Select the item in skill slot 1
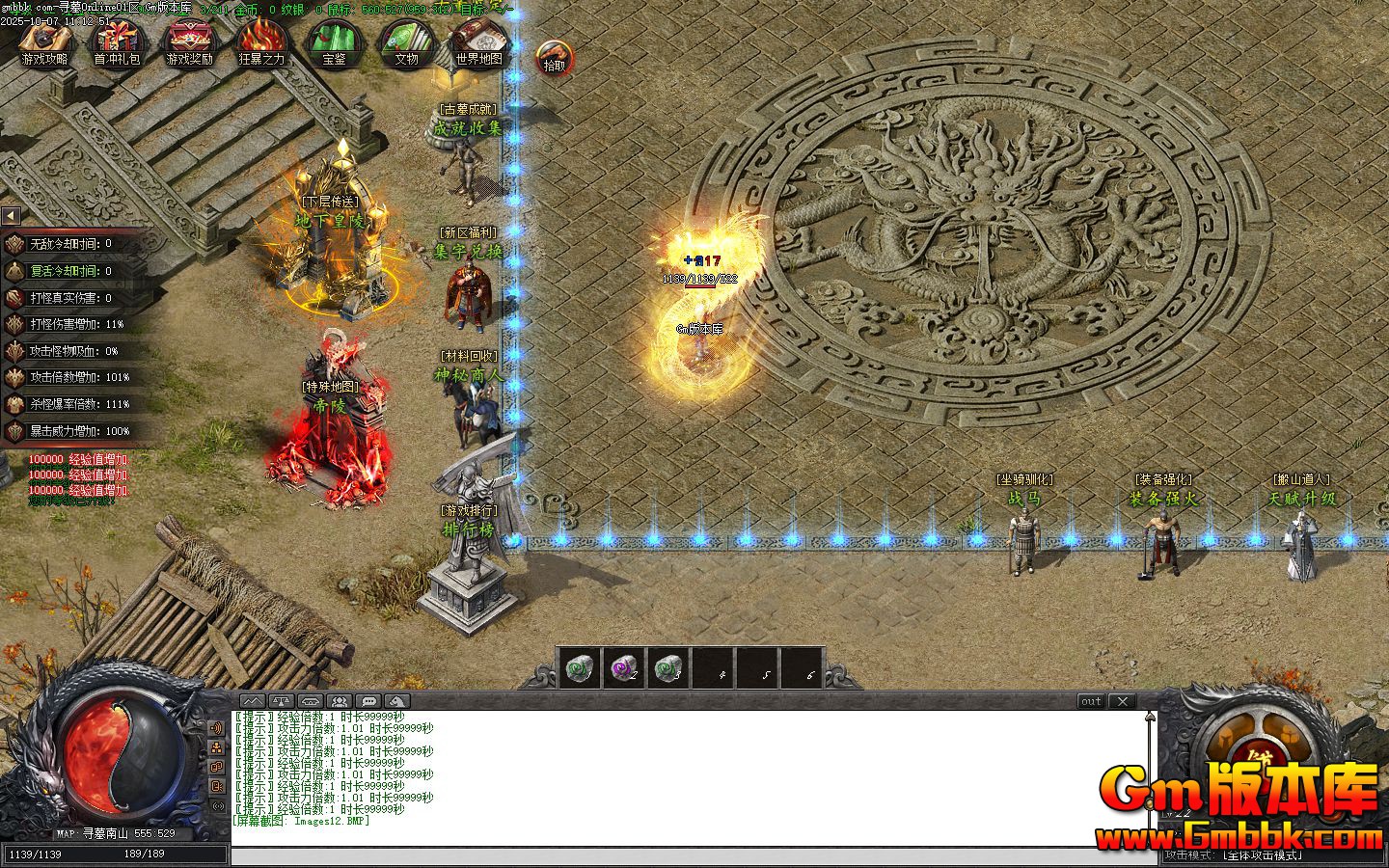This screenshot has height=868, width=1389. (579, 668)
